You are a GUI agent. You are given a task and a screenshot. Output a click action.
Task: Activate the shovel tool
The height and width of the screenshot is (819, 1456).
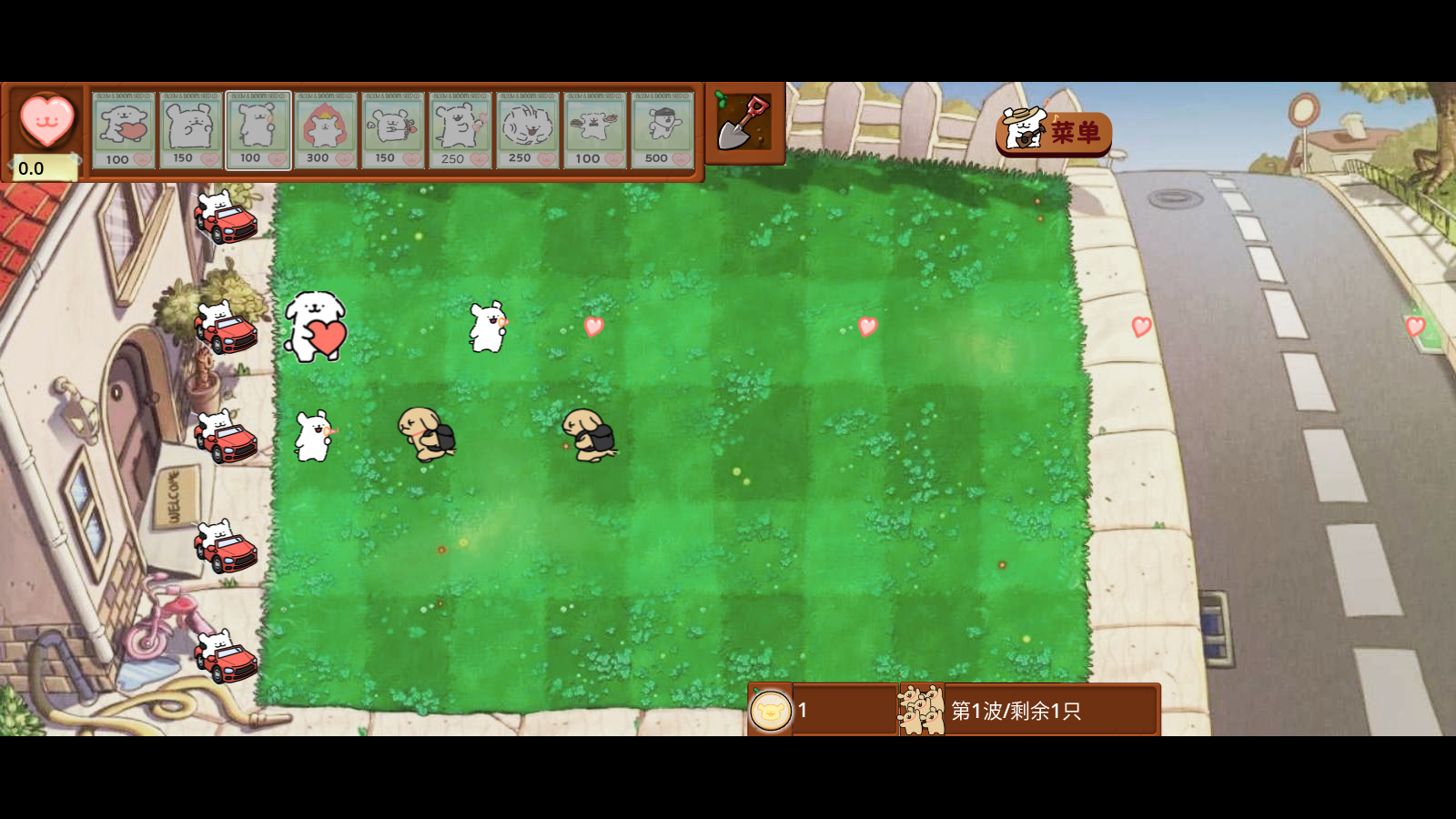pyautogui.click(x=745, y=123)
